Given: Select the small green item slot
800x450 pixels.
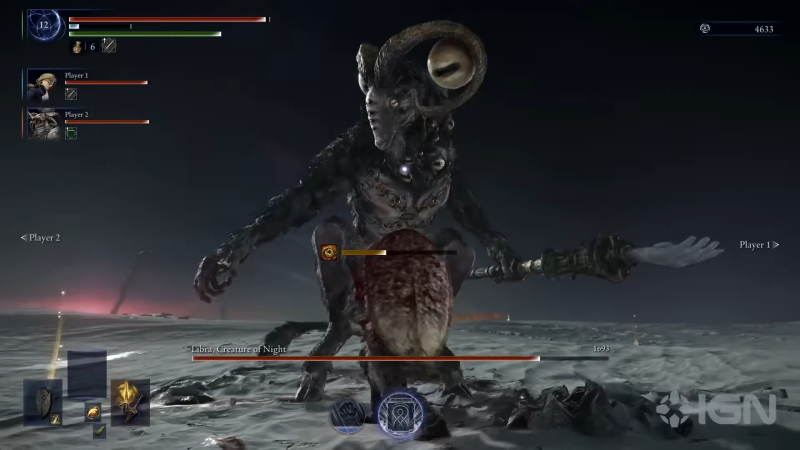Looking at the screenshot, I should click(100, 431).
